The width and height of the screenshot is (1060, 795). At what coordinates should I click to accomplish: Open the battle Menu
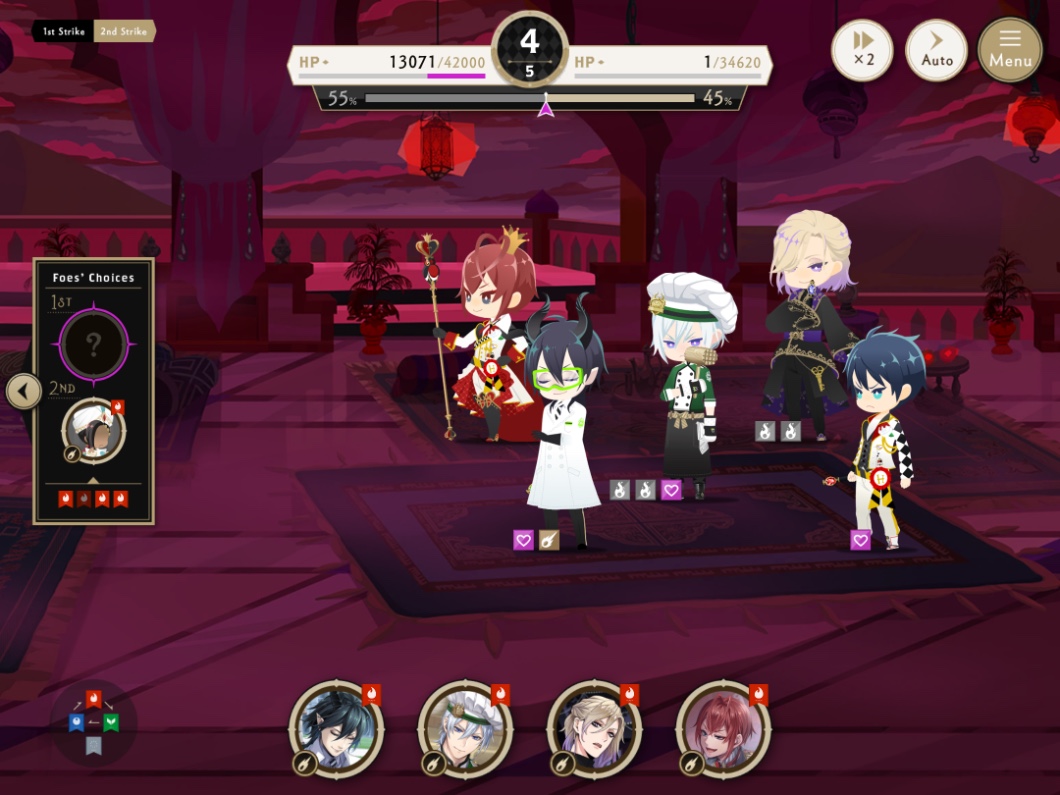[1010, 50]
